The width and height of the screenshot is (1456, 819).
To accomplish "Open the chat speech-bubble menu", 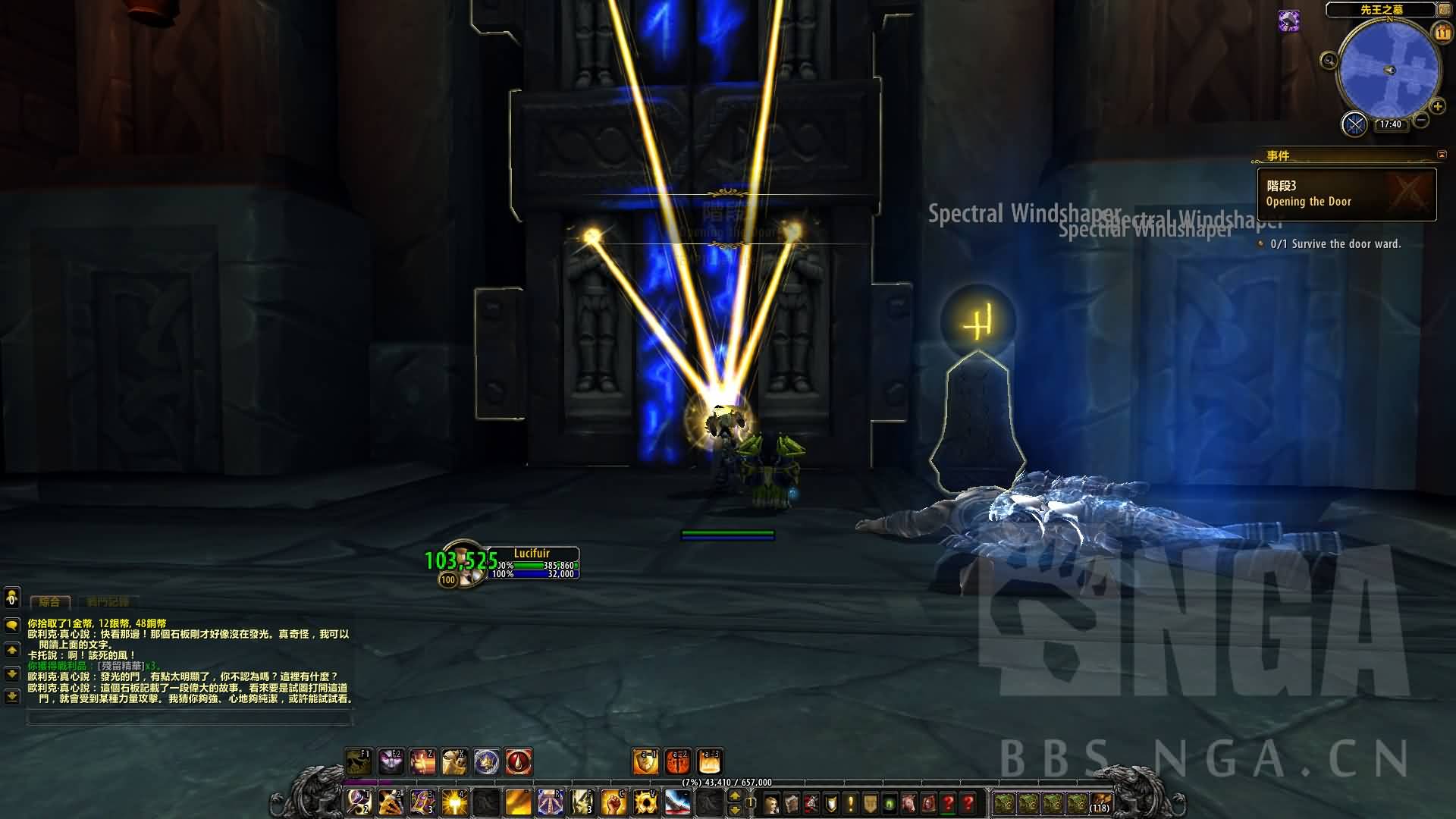I will (x=11, y=625).
